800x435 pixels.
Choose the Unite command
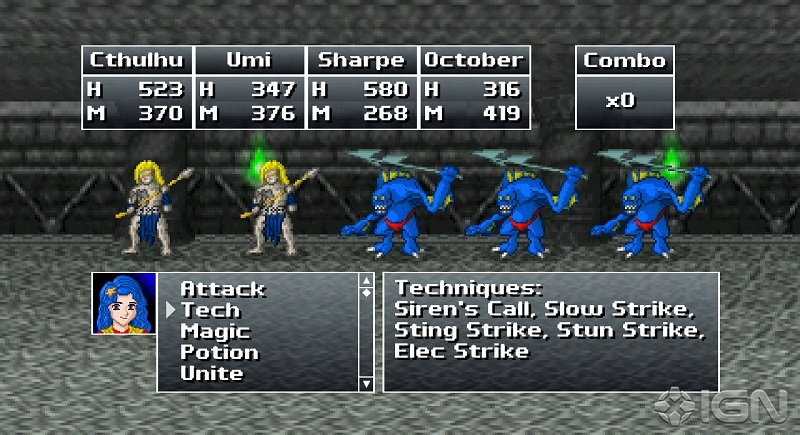pos(211,373)
